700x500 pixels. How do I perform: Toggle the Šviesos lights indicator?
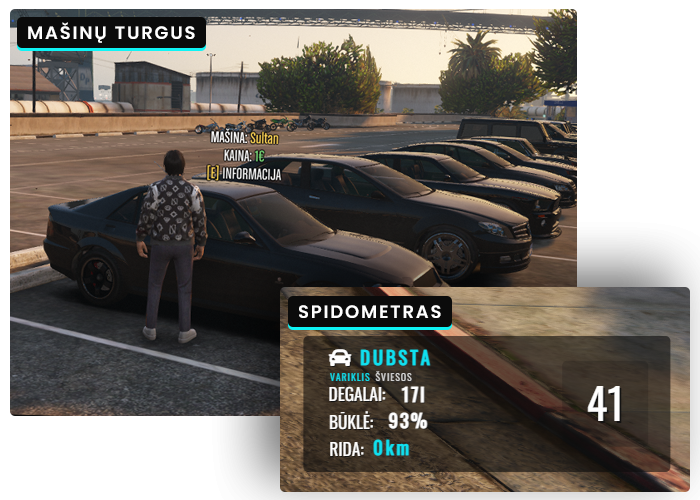(393, 377)
